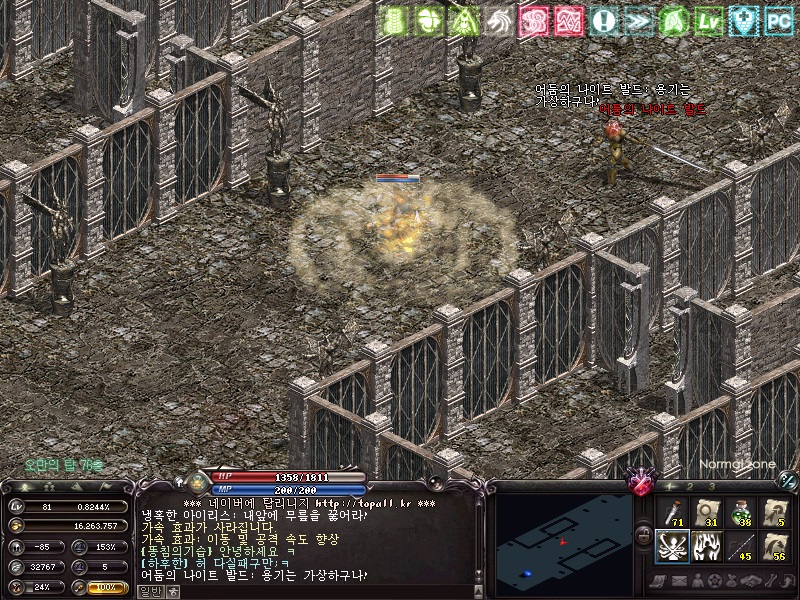Image resolution: width=800 pixels, height=600 pixels.
Task: Select the 일반 chat tab
Action: [148, 591]
